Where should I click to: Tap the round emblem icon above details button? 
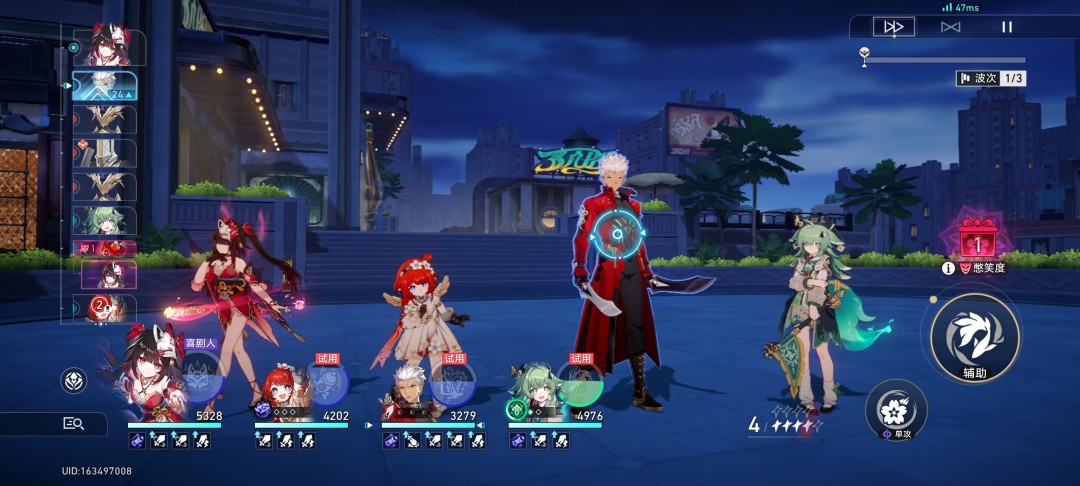coord(73,380)
